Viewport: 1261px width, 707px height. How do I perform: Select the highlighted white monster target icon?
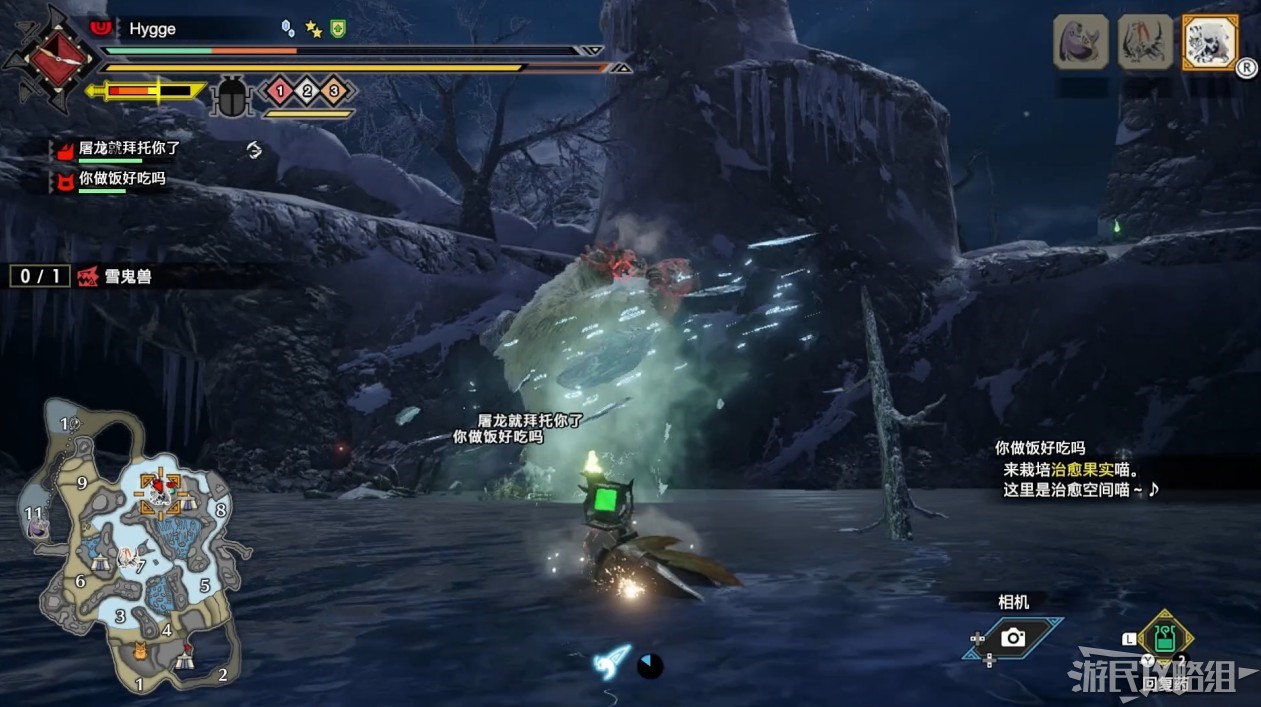point(1209,42)
